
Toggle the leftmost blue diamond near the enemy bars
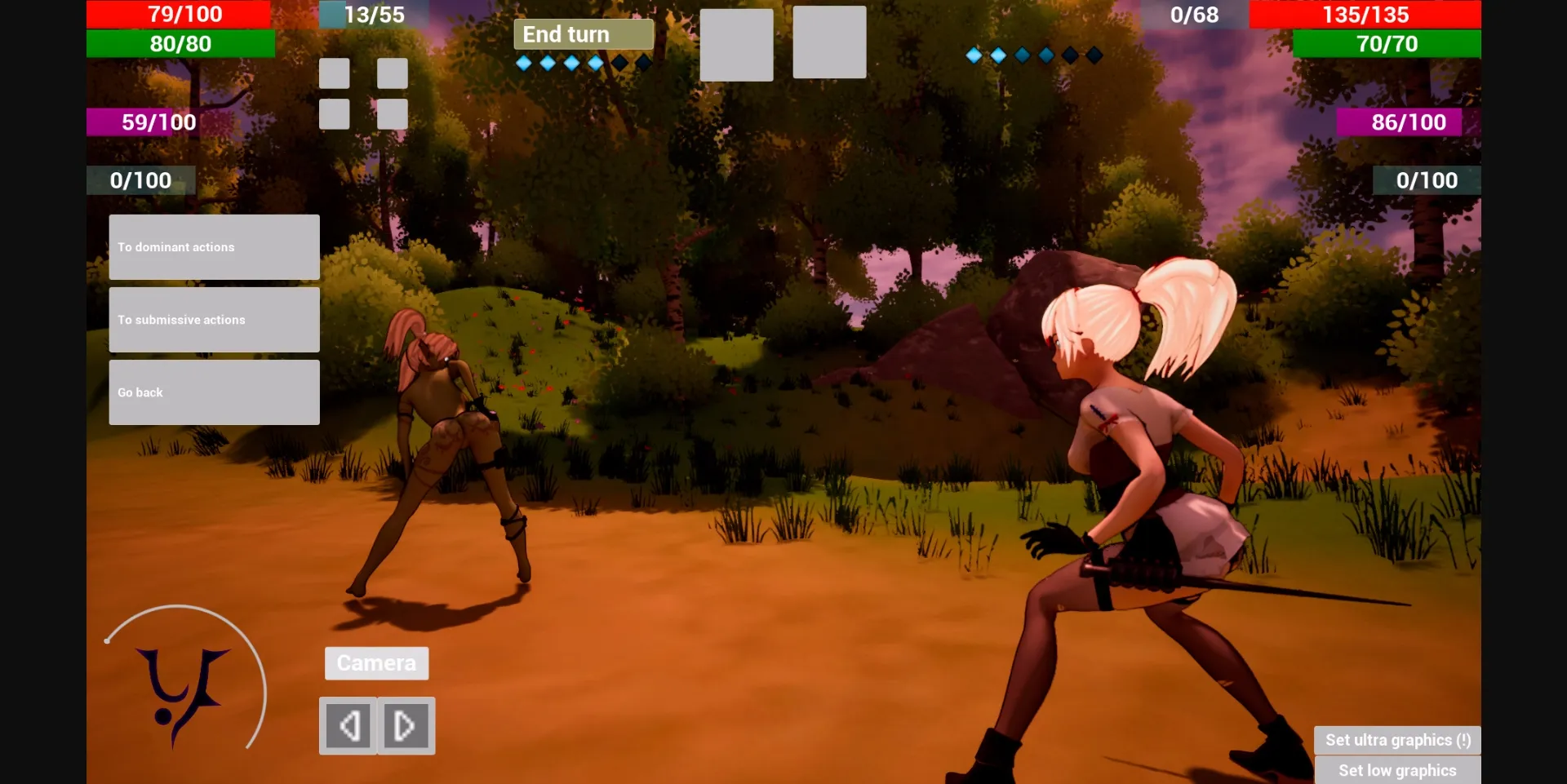point(973,55)
